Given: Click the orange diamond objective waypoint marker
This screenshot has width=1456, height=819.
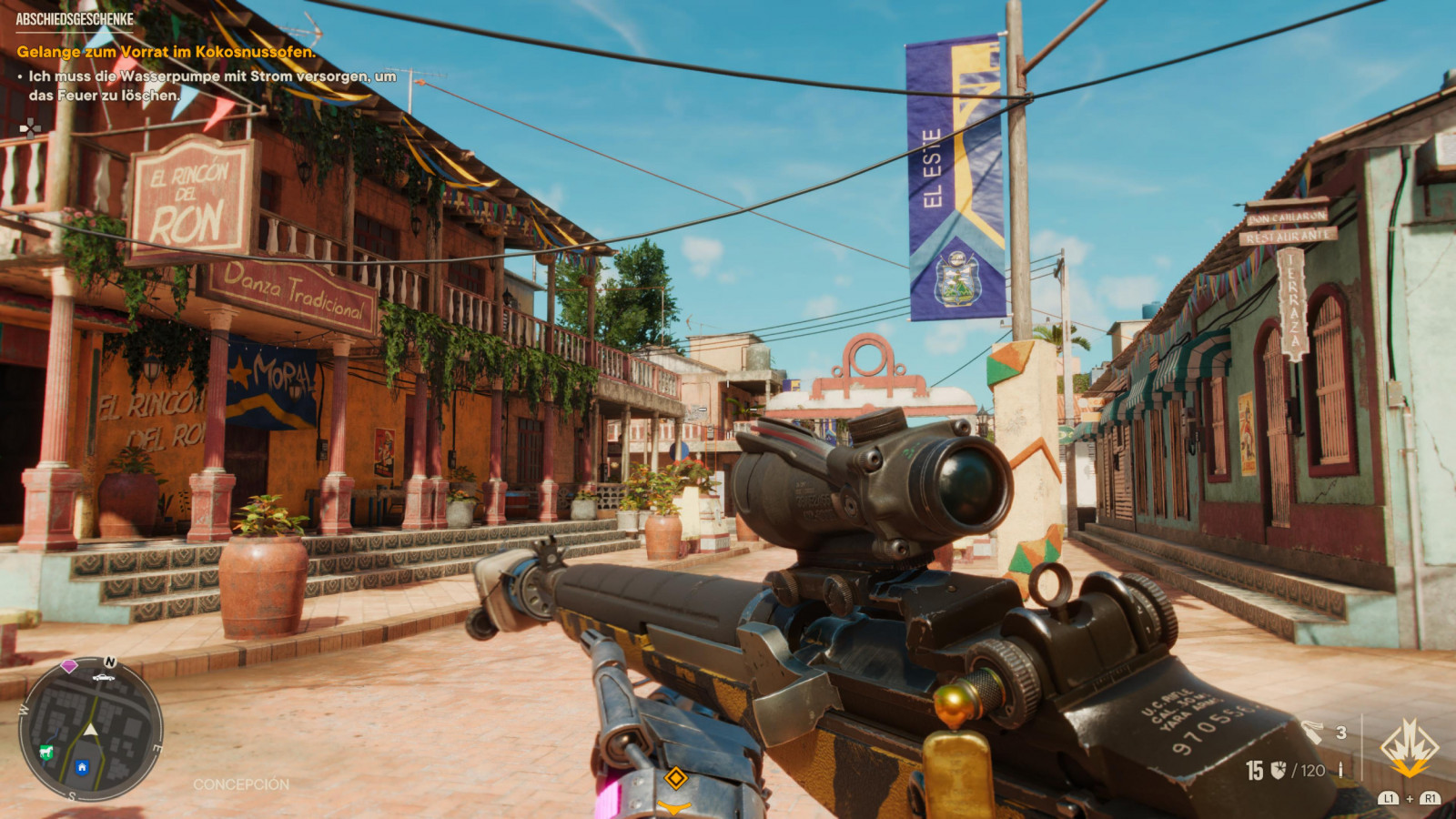Looking at the screenshot, I should (x=675, y=777).
